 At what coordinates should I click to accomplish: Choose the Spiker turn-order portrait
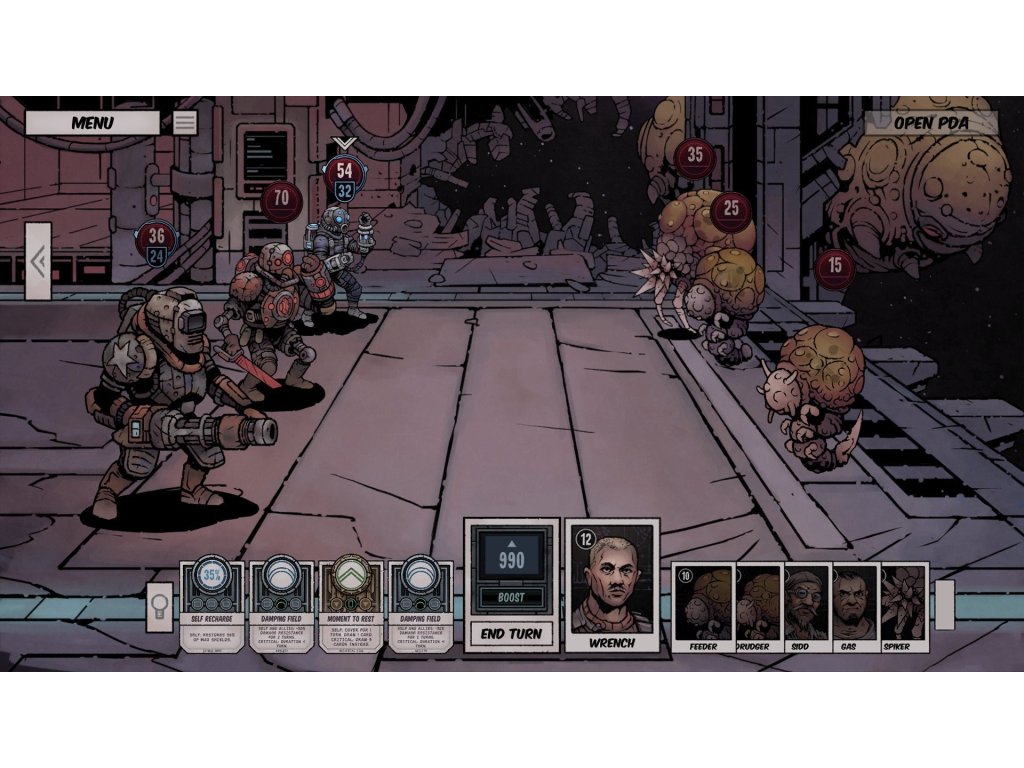[904, 605]
